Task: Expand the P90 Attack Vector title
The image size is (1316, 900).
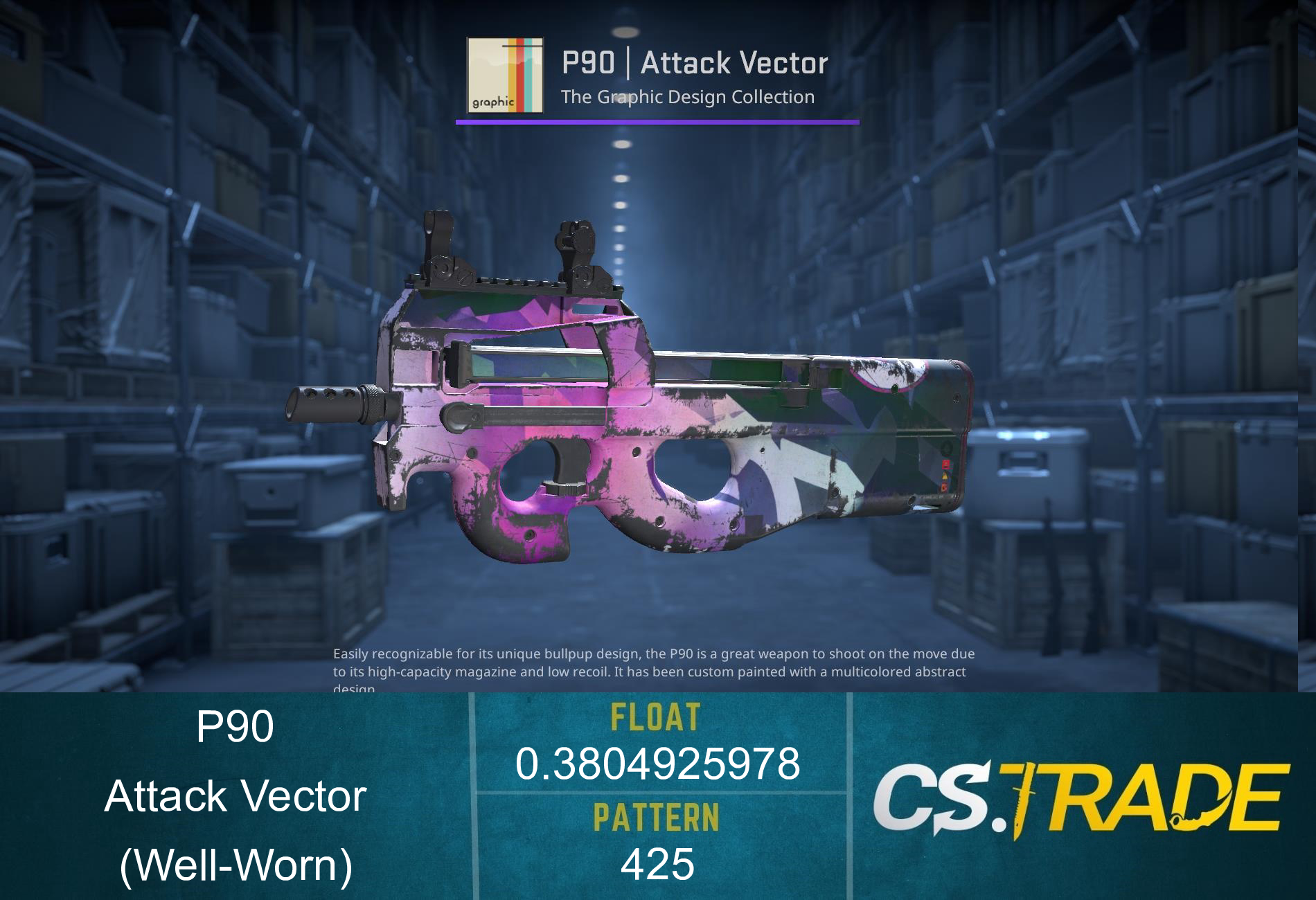Action: [x=693, y=64]
